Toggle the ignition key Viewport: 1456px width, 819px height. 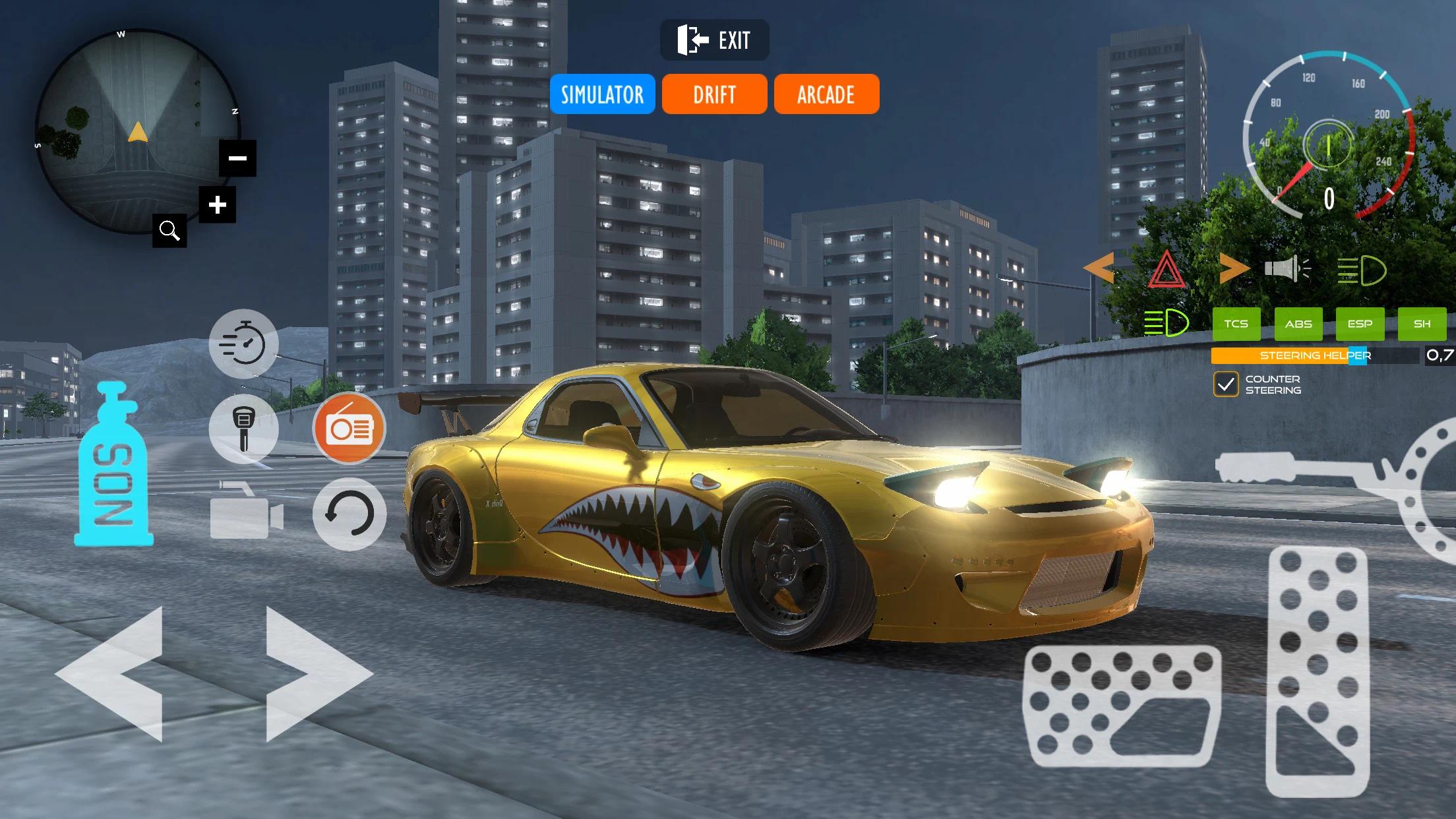tap(244, 429)
